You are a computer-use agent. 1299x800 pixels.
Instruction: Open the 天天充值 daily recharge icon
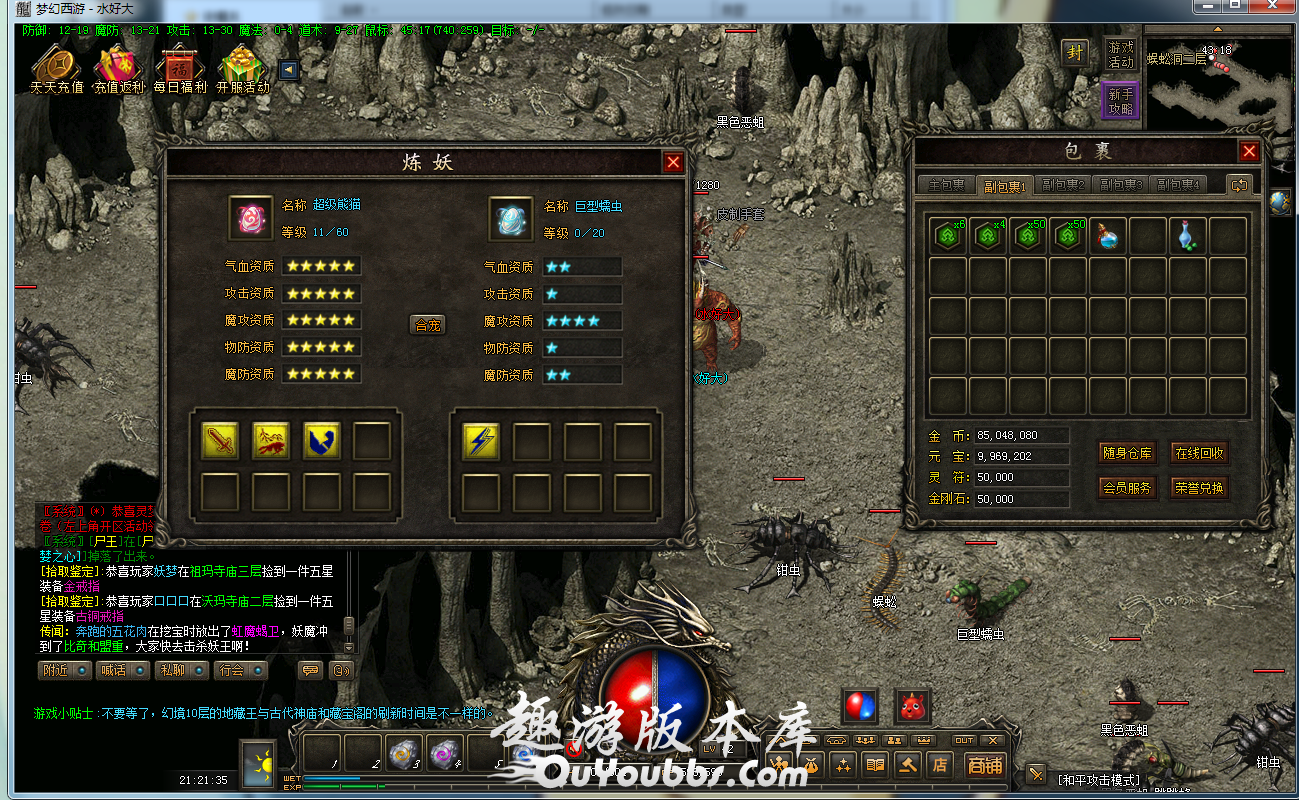click(56, 68)
